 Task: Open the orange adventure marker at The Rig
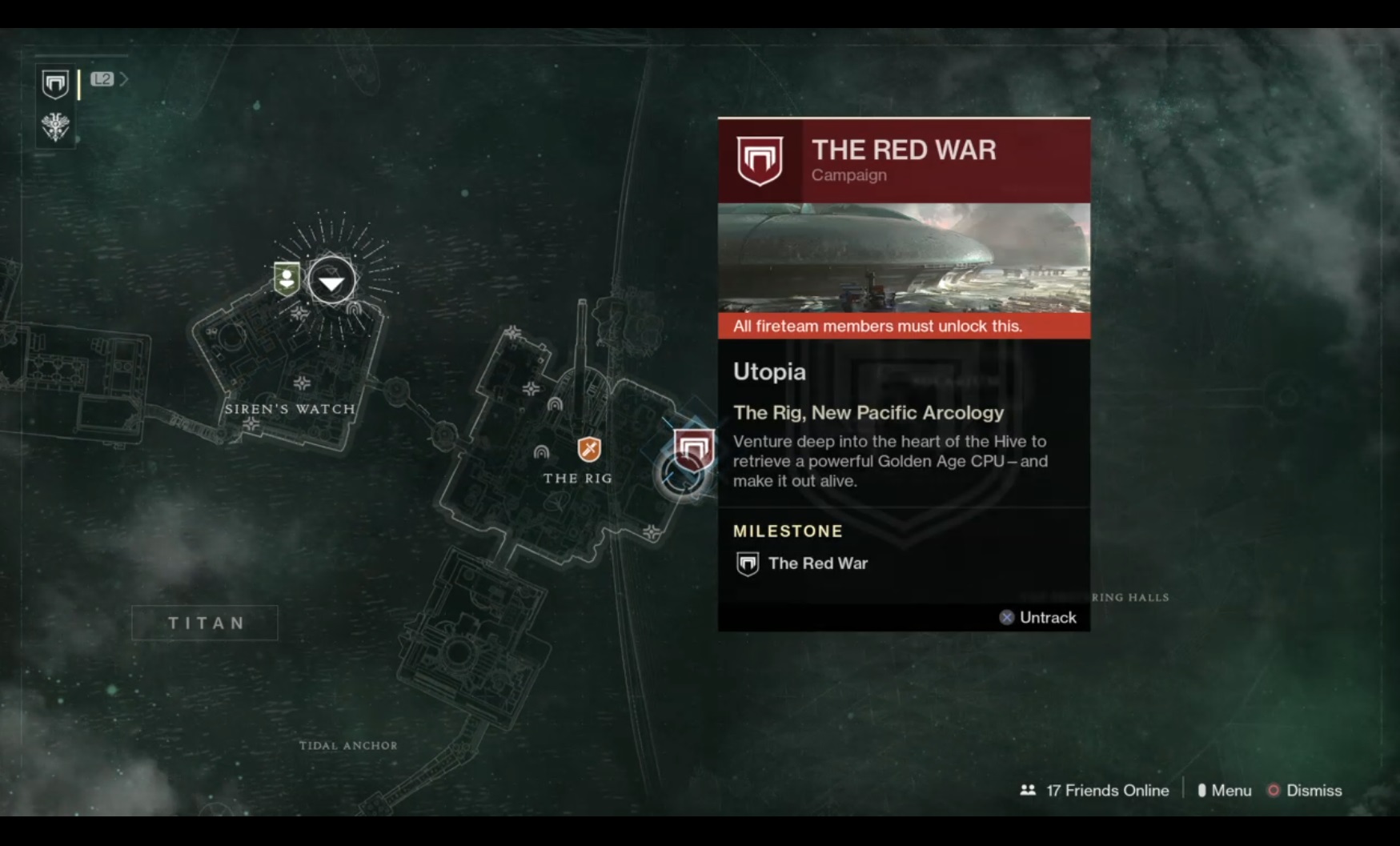pyautogui.click(x=589, y=449)
